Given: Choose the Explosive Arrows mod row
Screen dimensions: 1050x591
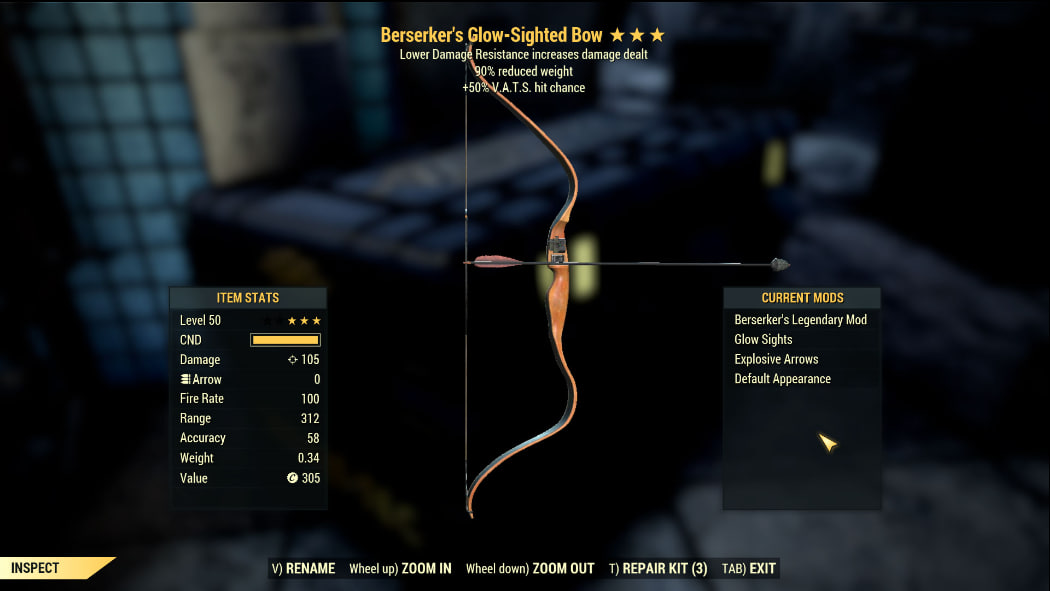Looking at the screenshot, I should (777, 359).
